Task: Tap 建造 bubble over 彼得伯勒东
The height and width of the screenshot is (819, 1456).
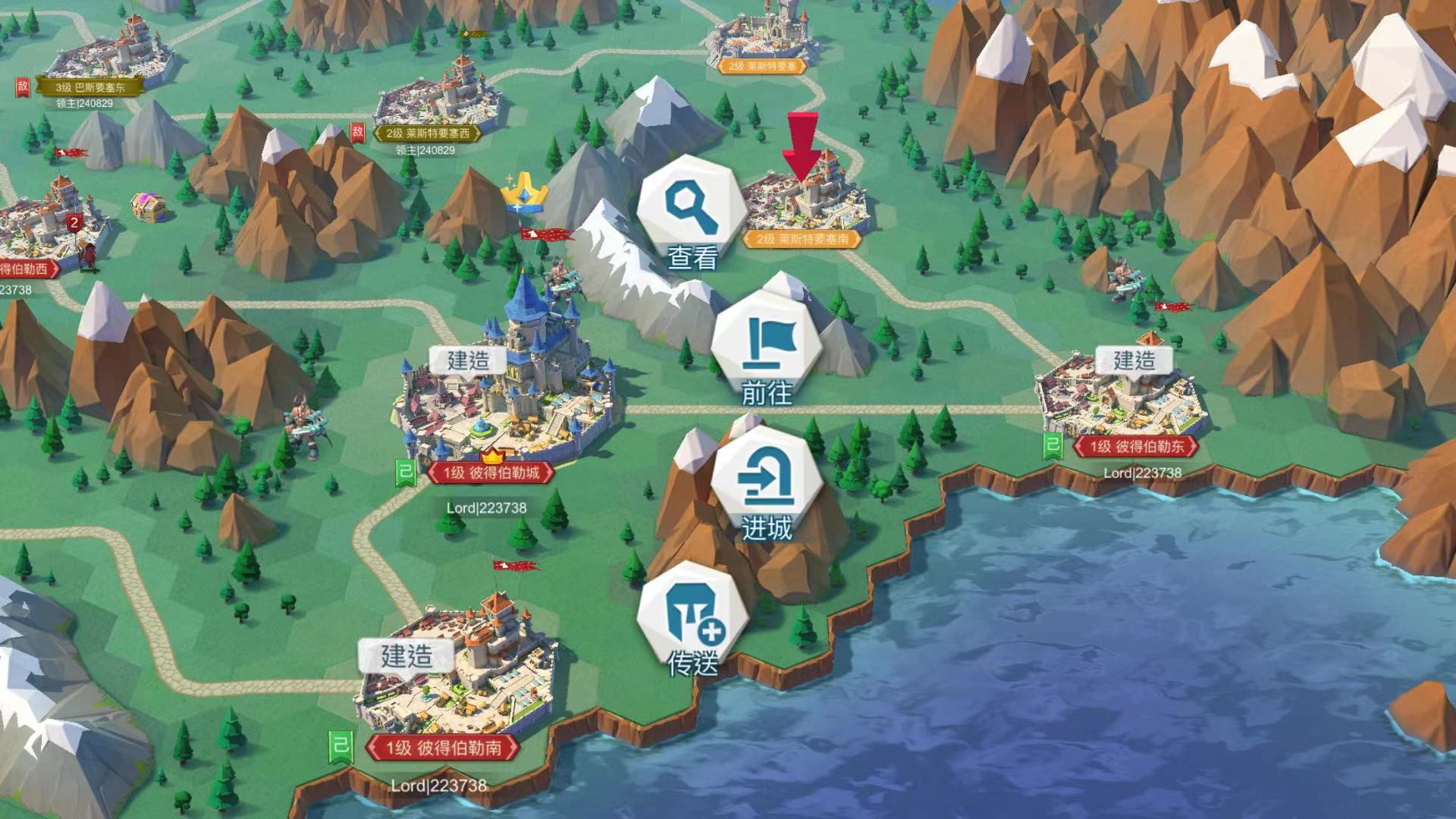Action: click(x=1134, y=360)
